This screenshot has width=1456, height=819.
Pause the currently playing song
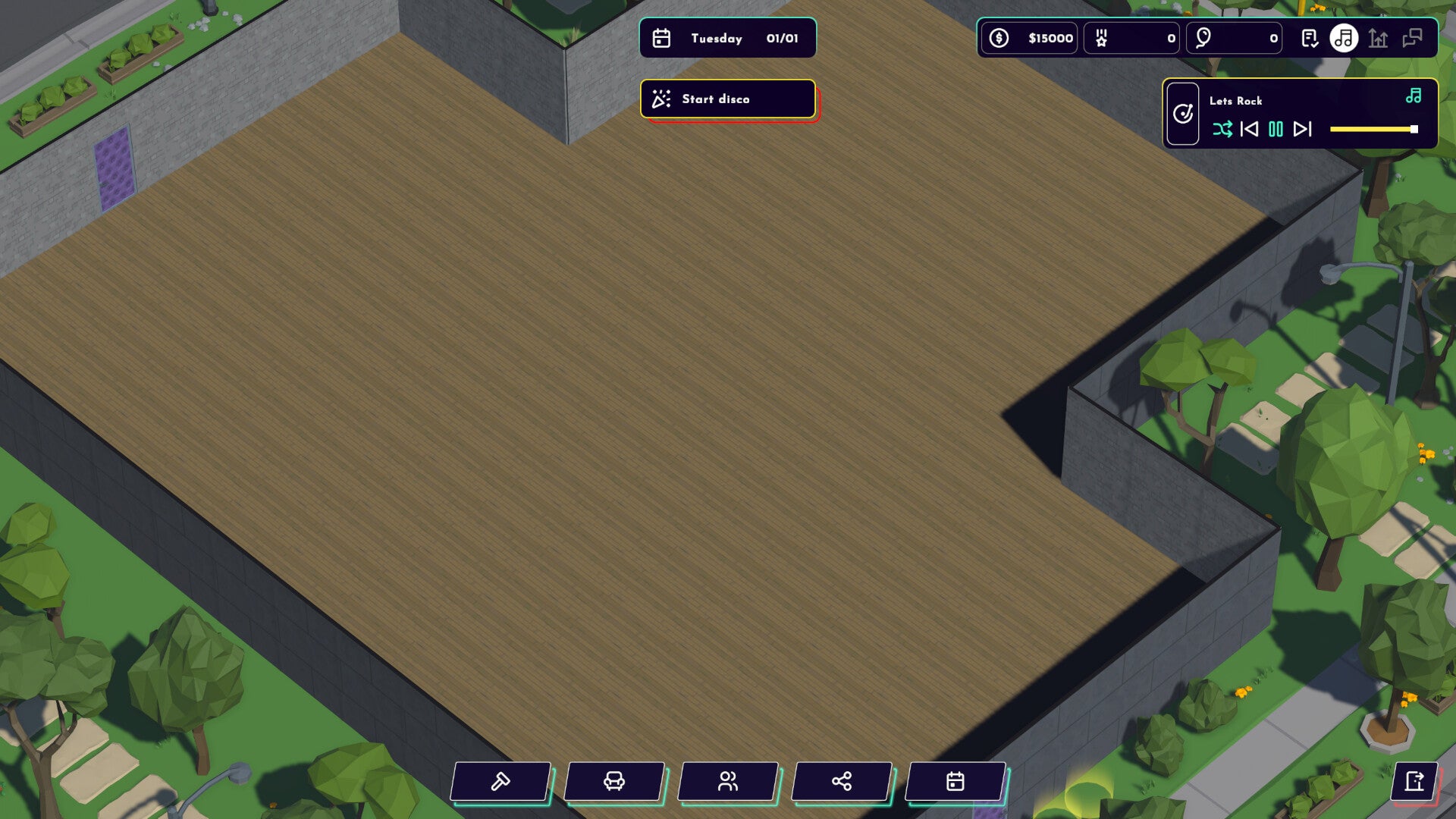pos(1276,130)
